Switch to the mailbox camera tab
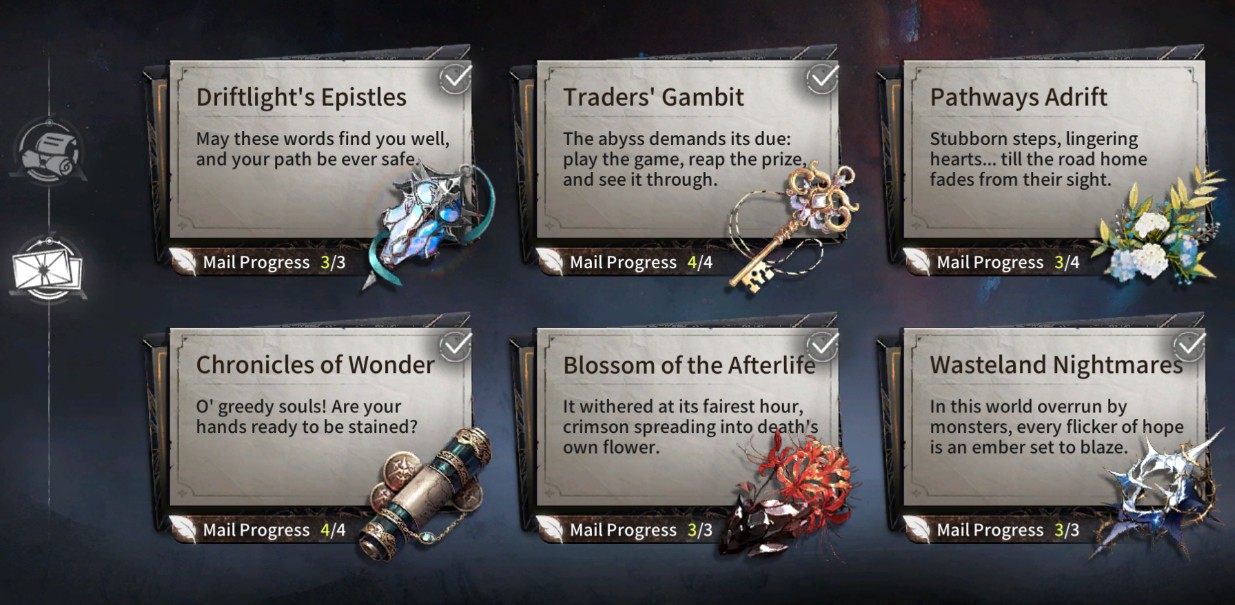This screenshot has width=1235, height=605. (47, 152)
